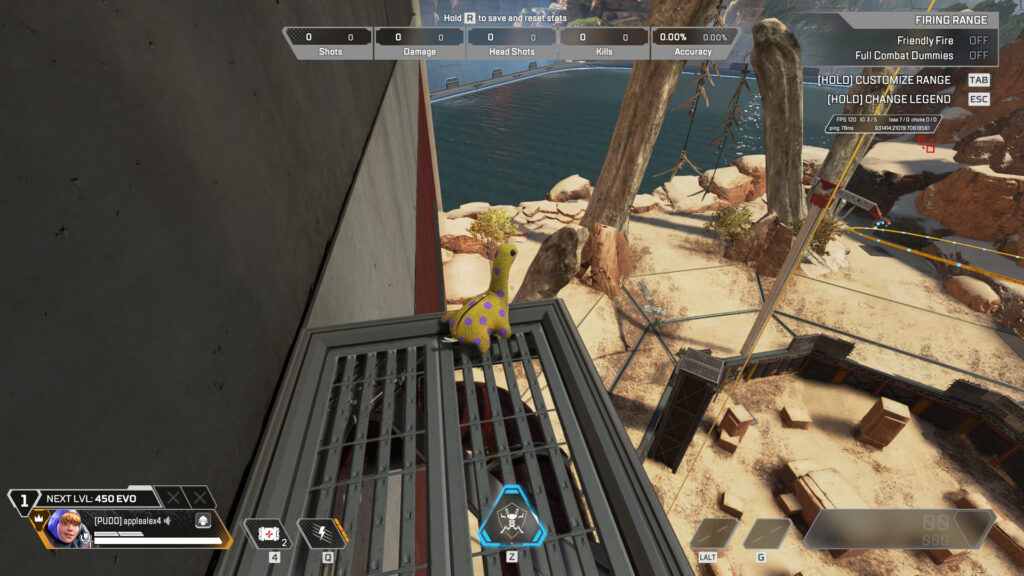Toggle the Full Combat Dummies setting

(977, 56)
